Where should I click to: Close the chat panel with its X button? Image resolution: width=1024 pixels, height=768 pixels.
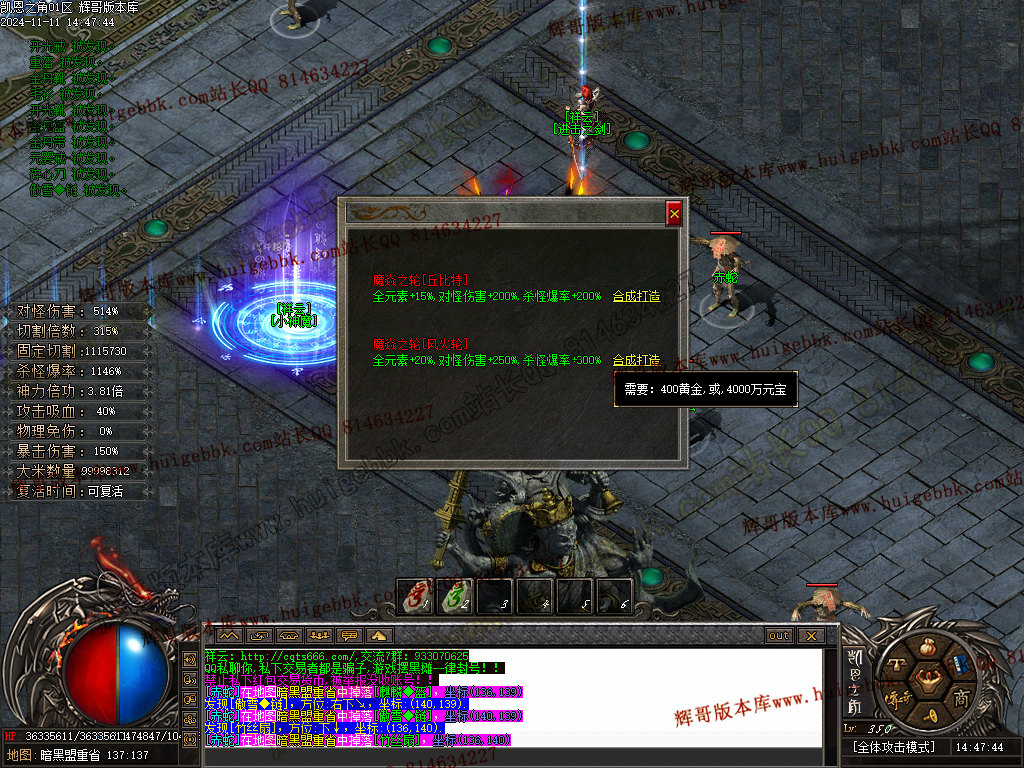point(810,635)
